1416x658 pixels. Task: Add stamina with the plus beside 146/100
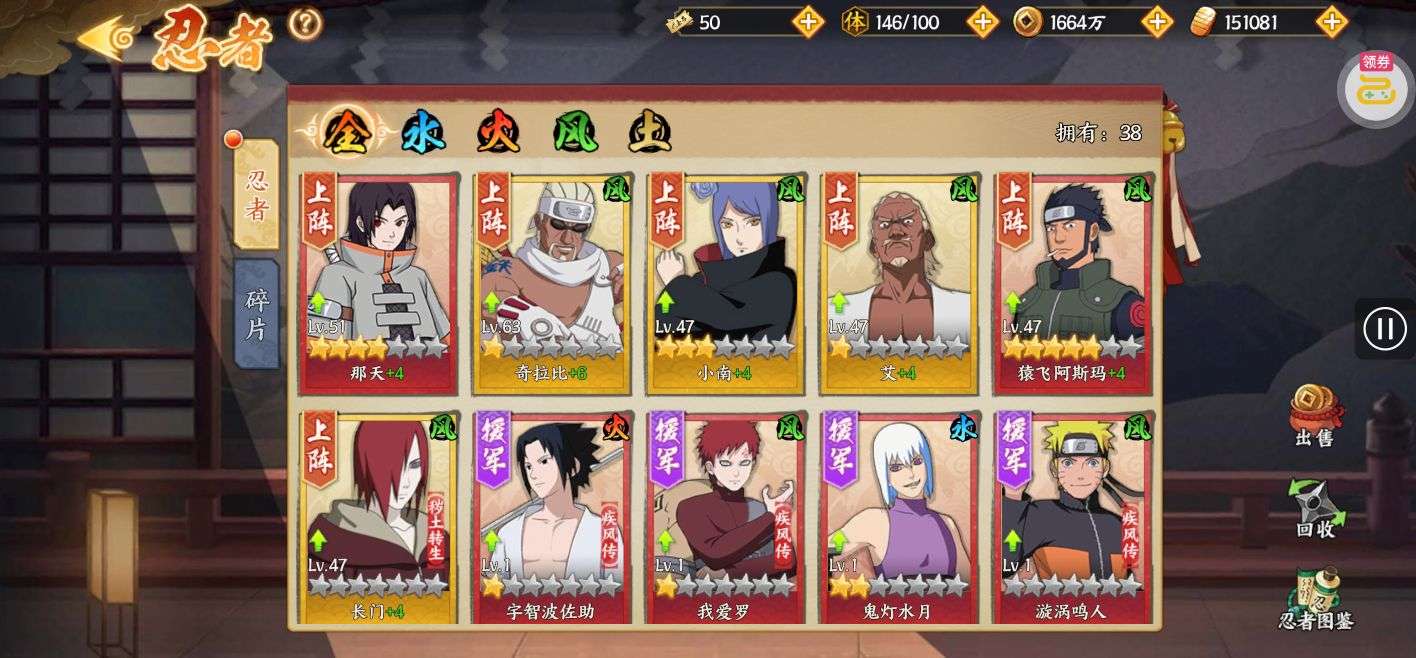(982, 22)
